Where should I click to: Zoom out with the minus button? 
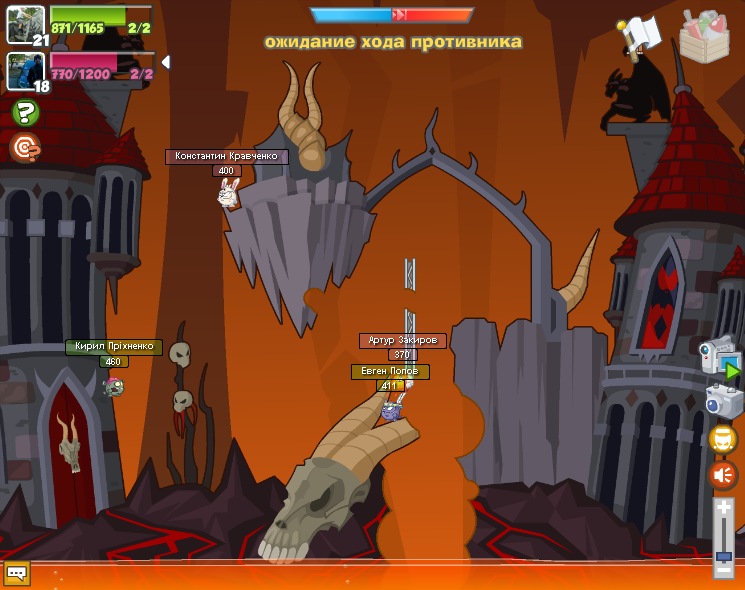pyautogui.click(x=723, y=570)
